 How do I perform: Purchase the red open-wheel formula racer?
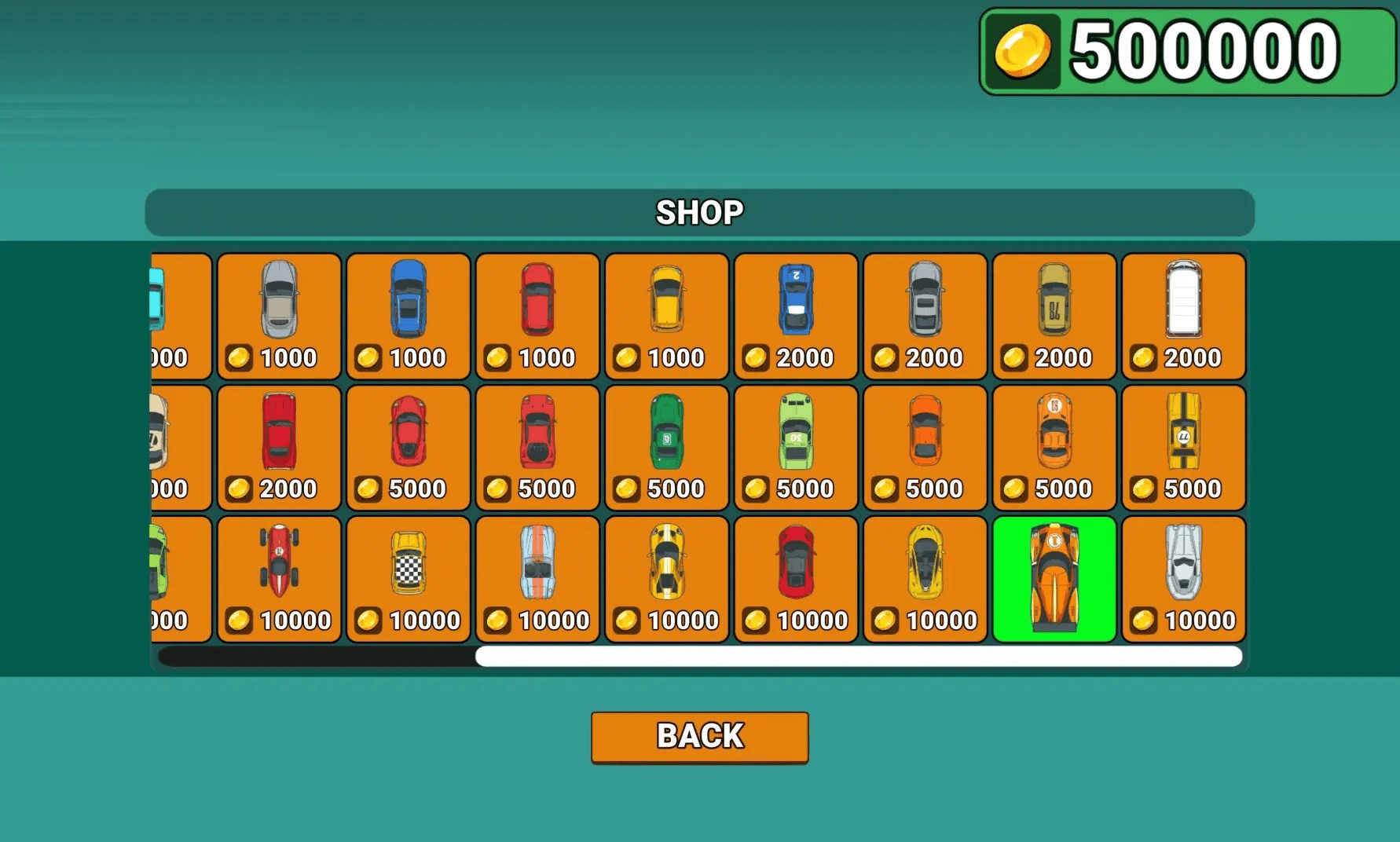coord(279,578)
